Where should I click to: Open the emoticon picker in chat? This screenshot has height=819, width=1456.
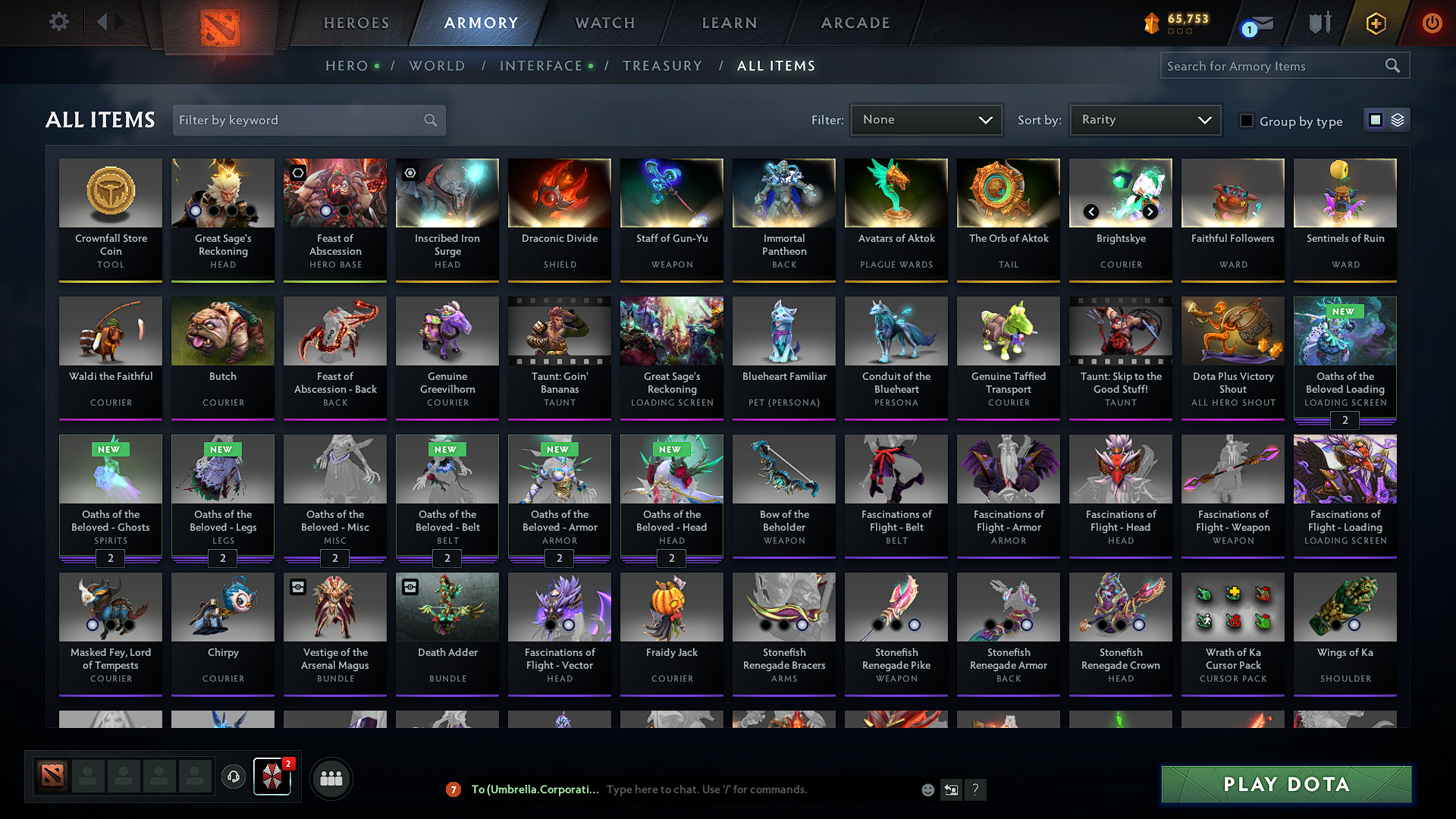point(927,789)
